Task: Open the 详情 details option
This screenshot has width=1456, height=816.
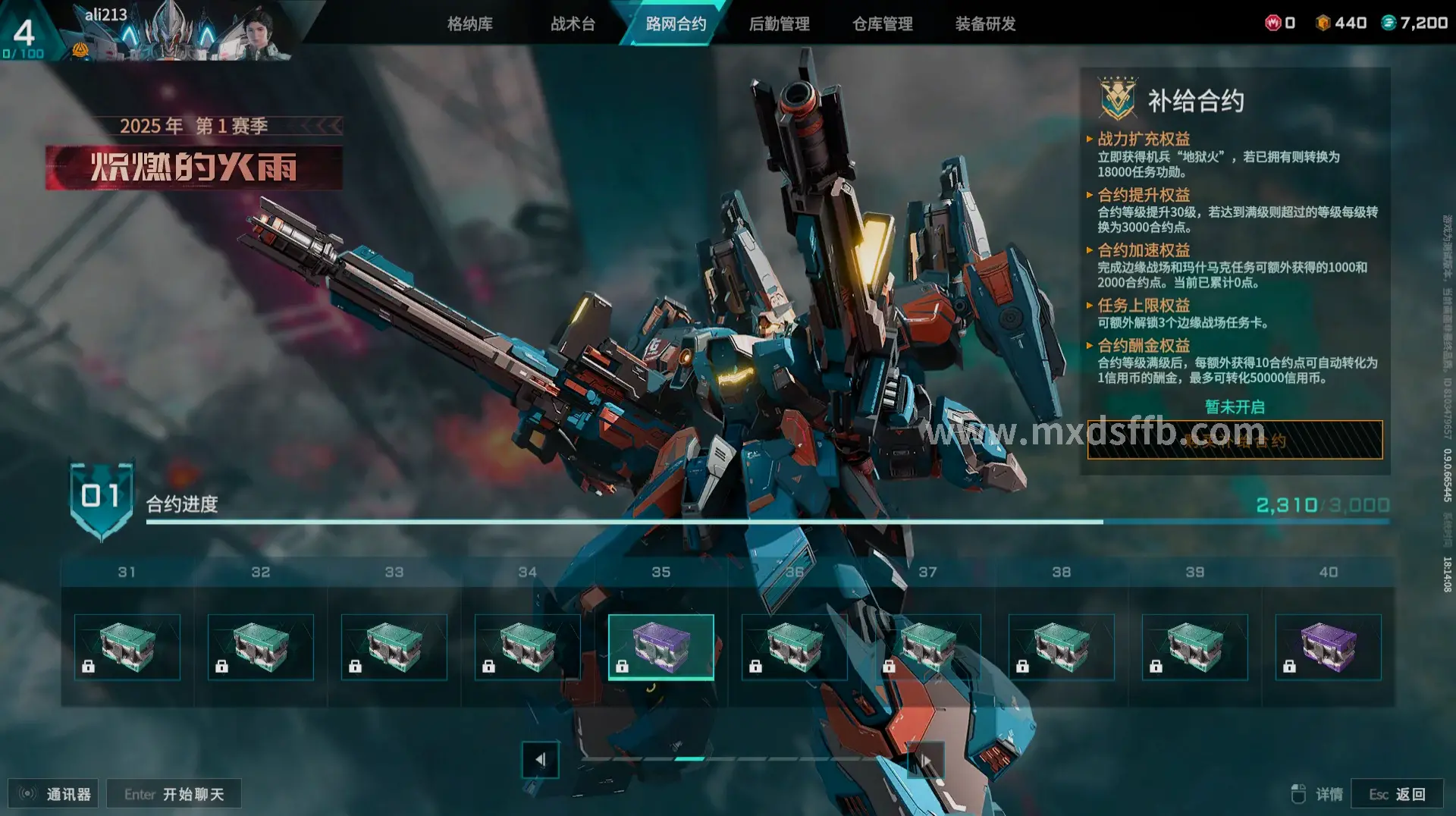Action: point(1318,794)
